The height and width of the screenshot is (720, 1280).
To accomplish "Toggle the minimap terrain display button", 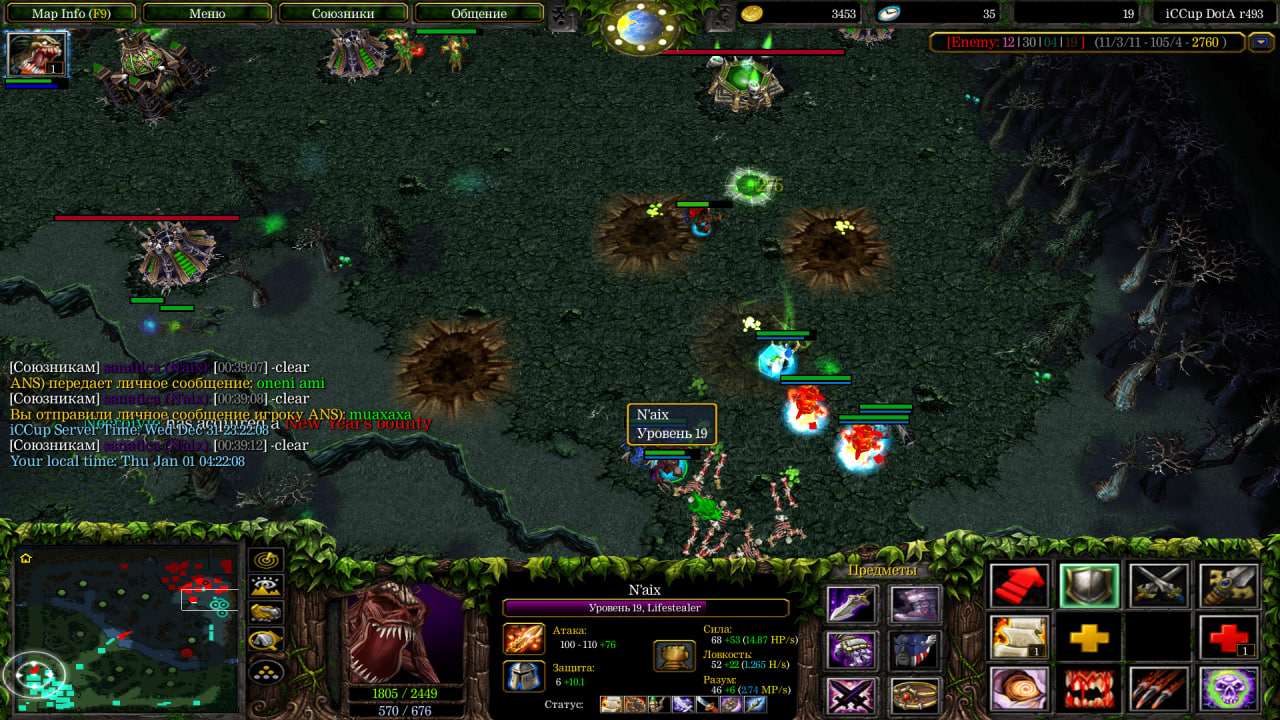I will pos(266,587).
